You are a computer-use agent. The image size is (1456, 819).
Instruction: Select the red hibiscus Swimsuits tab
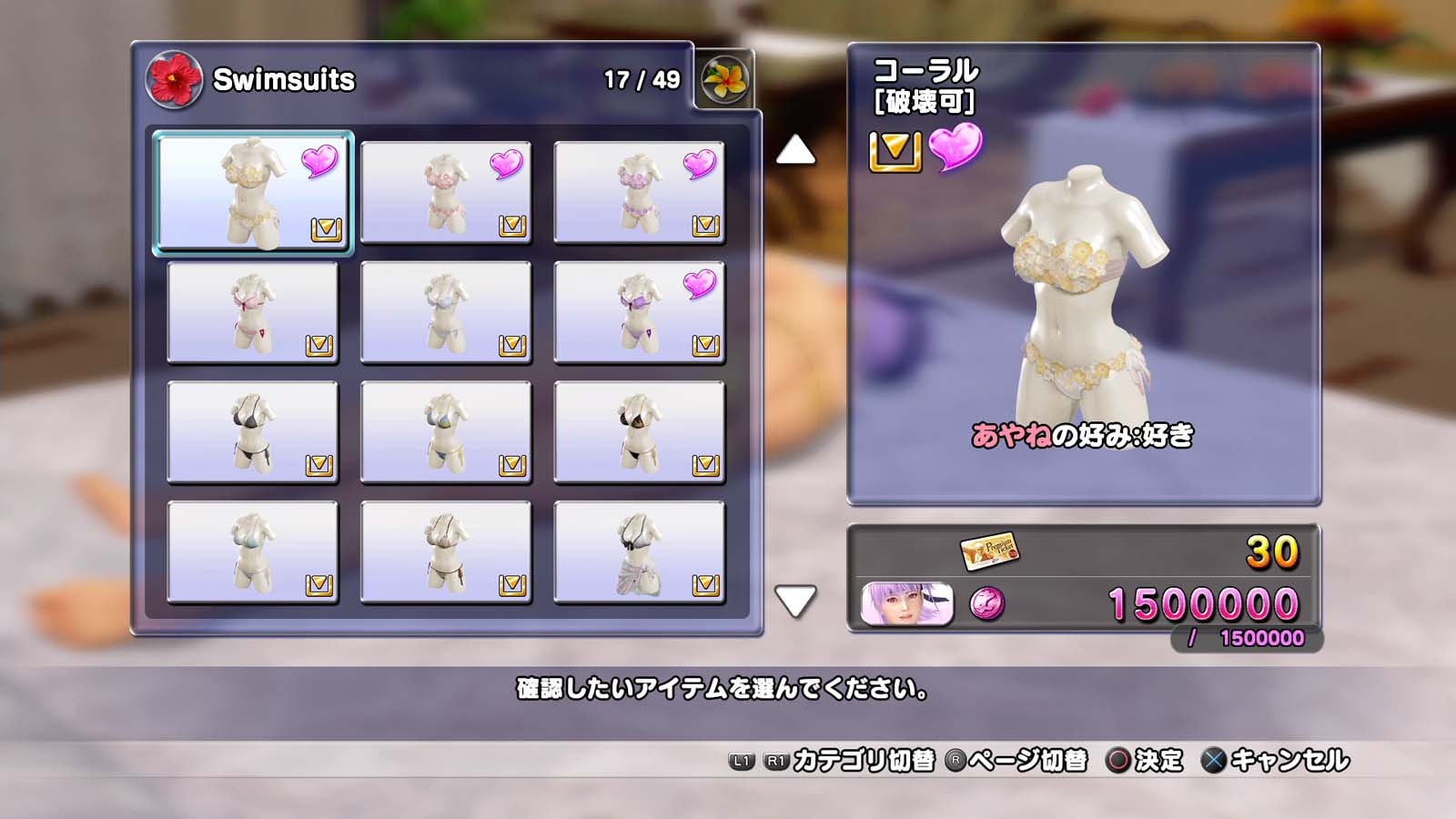click(174, 79)
